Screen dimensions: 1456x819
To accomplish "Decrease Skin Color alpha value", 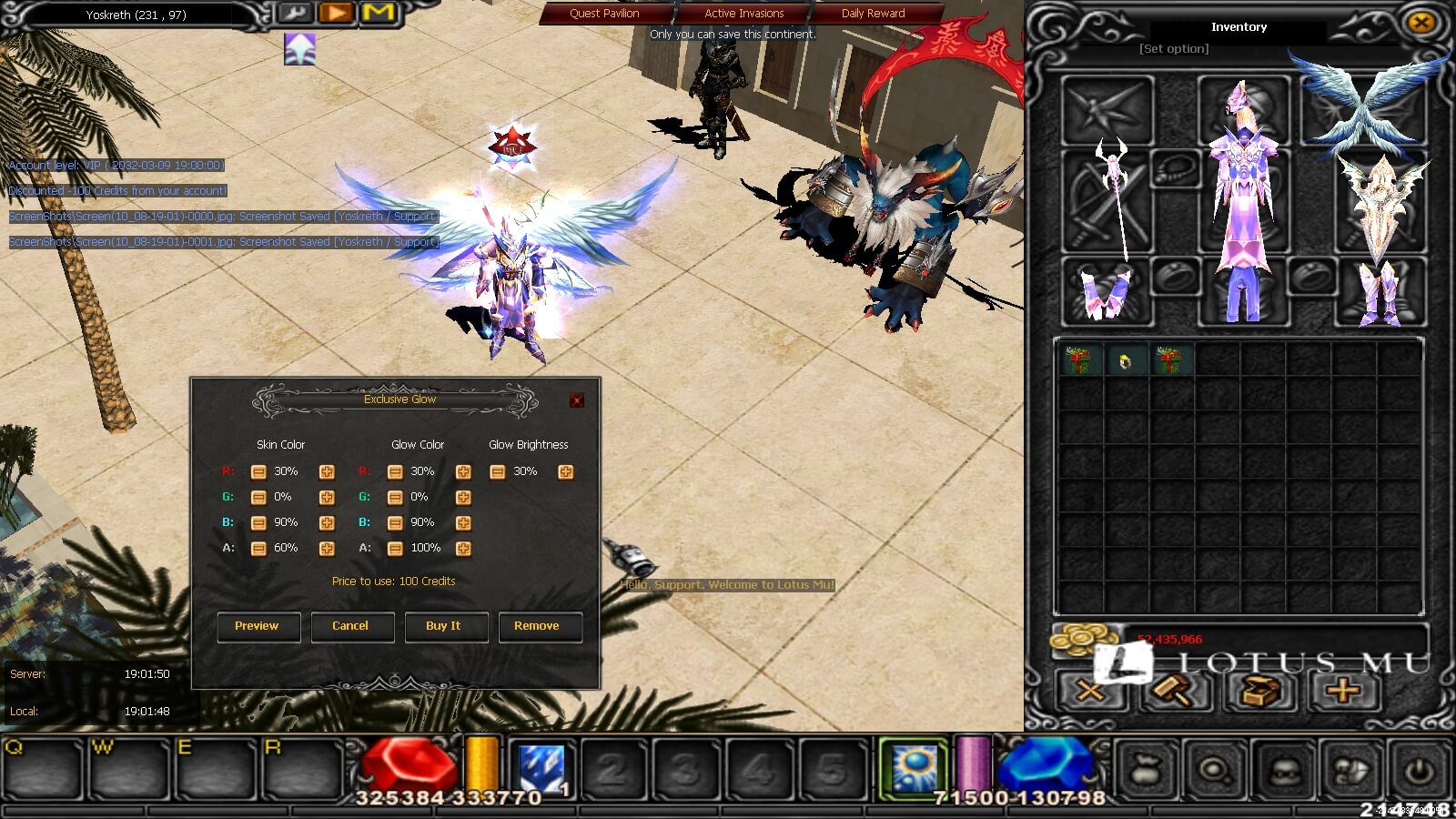I will tap(258, 548).
